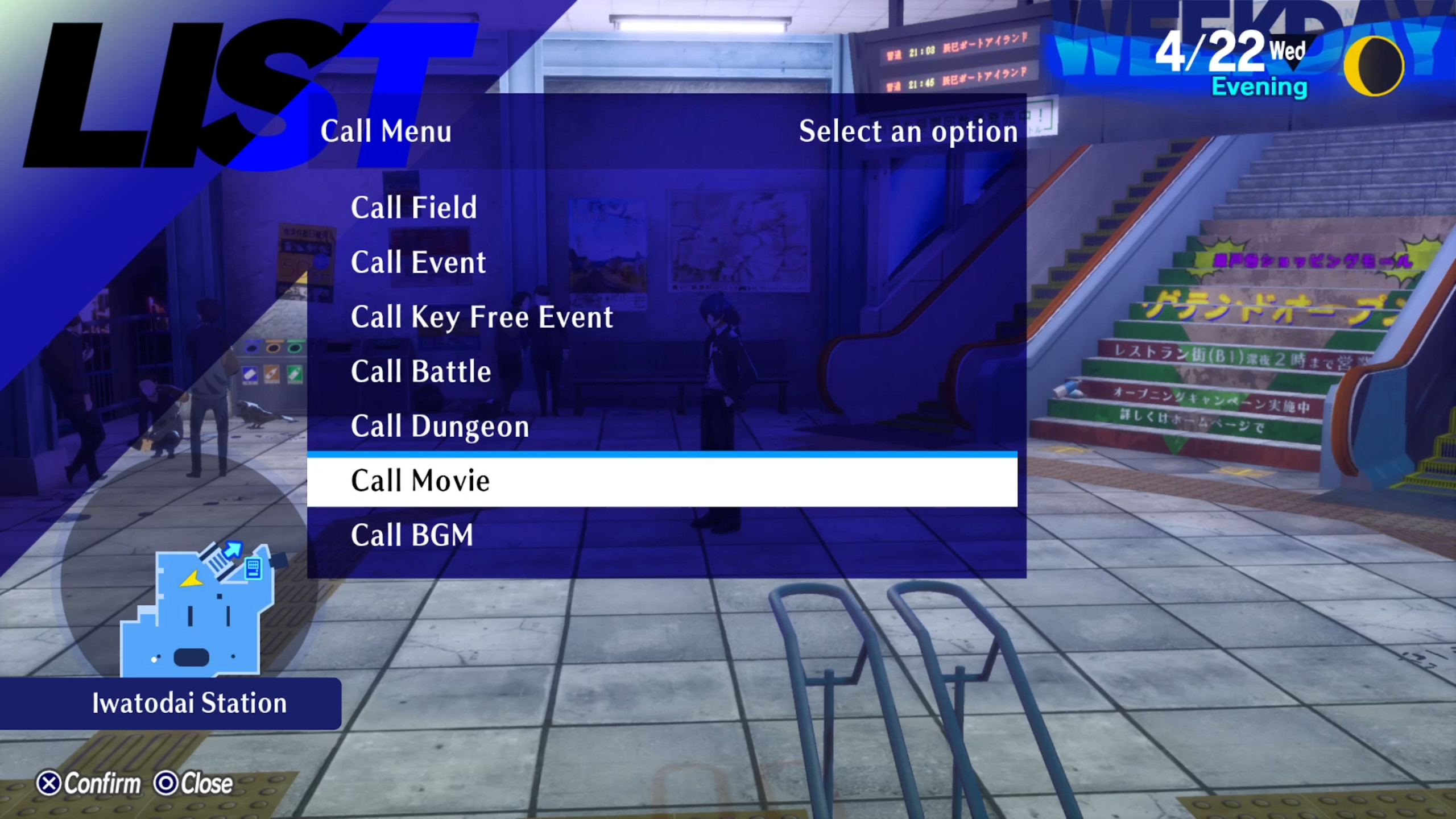Click the black arrow below the Wed label
This screenshot has width=1456, height=819.
1293,67
